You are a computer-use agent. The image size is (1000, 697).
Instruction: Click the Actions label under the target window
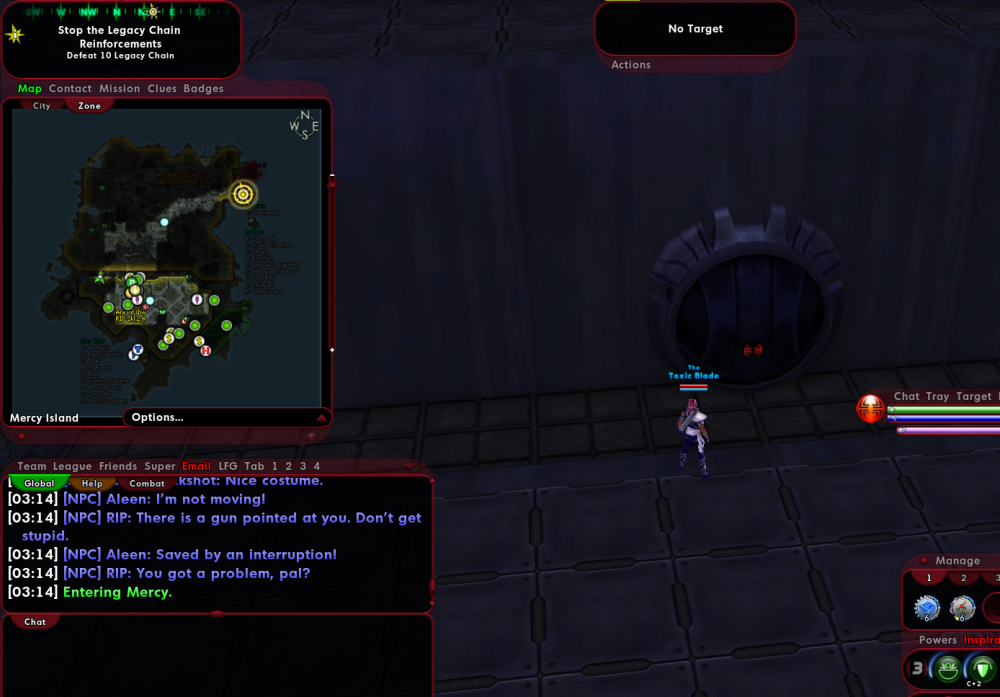[x=631, y=65]
